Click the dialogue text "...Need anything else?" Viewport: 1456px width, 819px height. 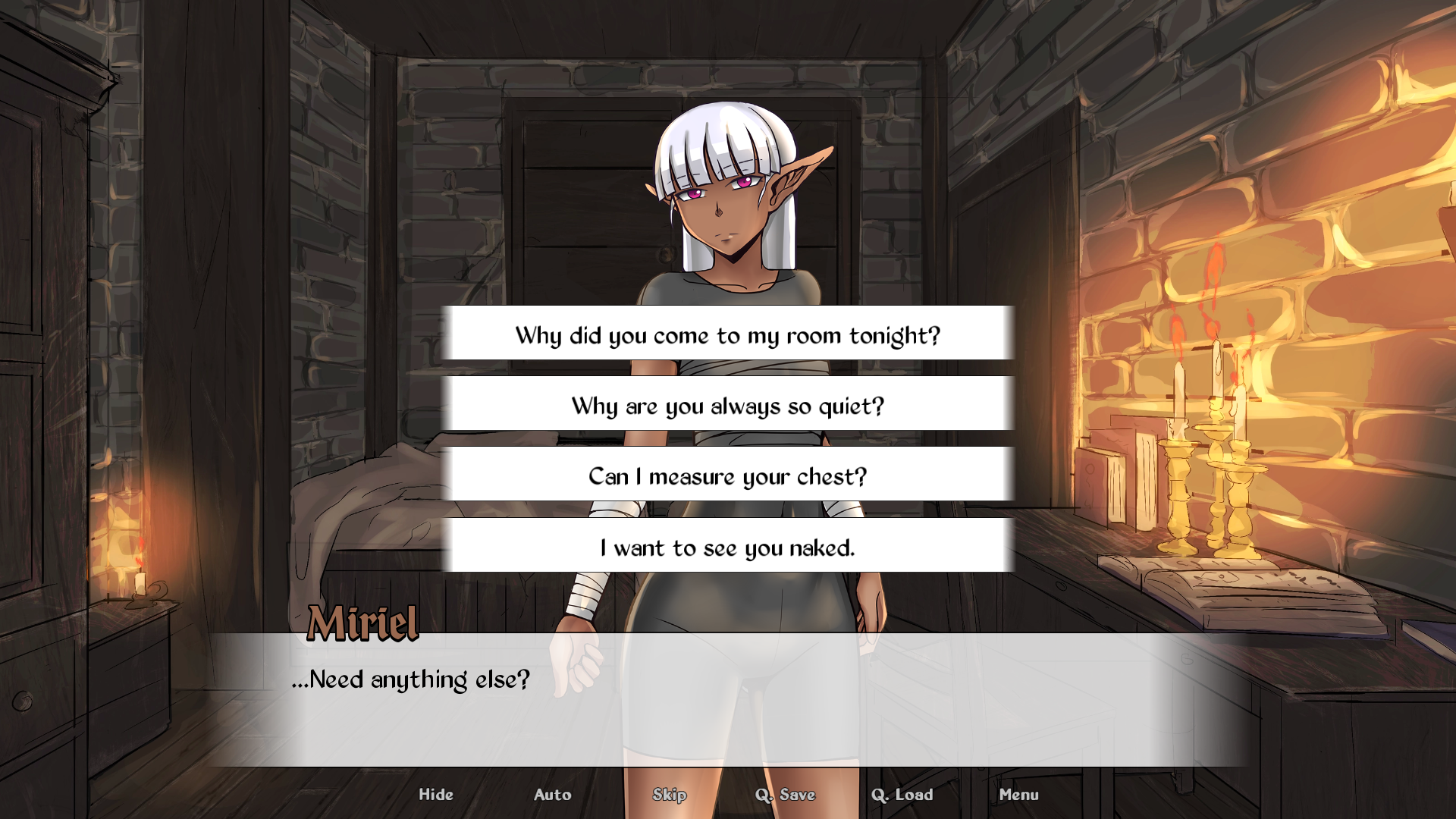(412, 680)
